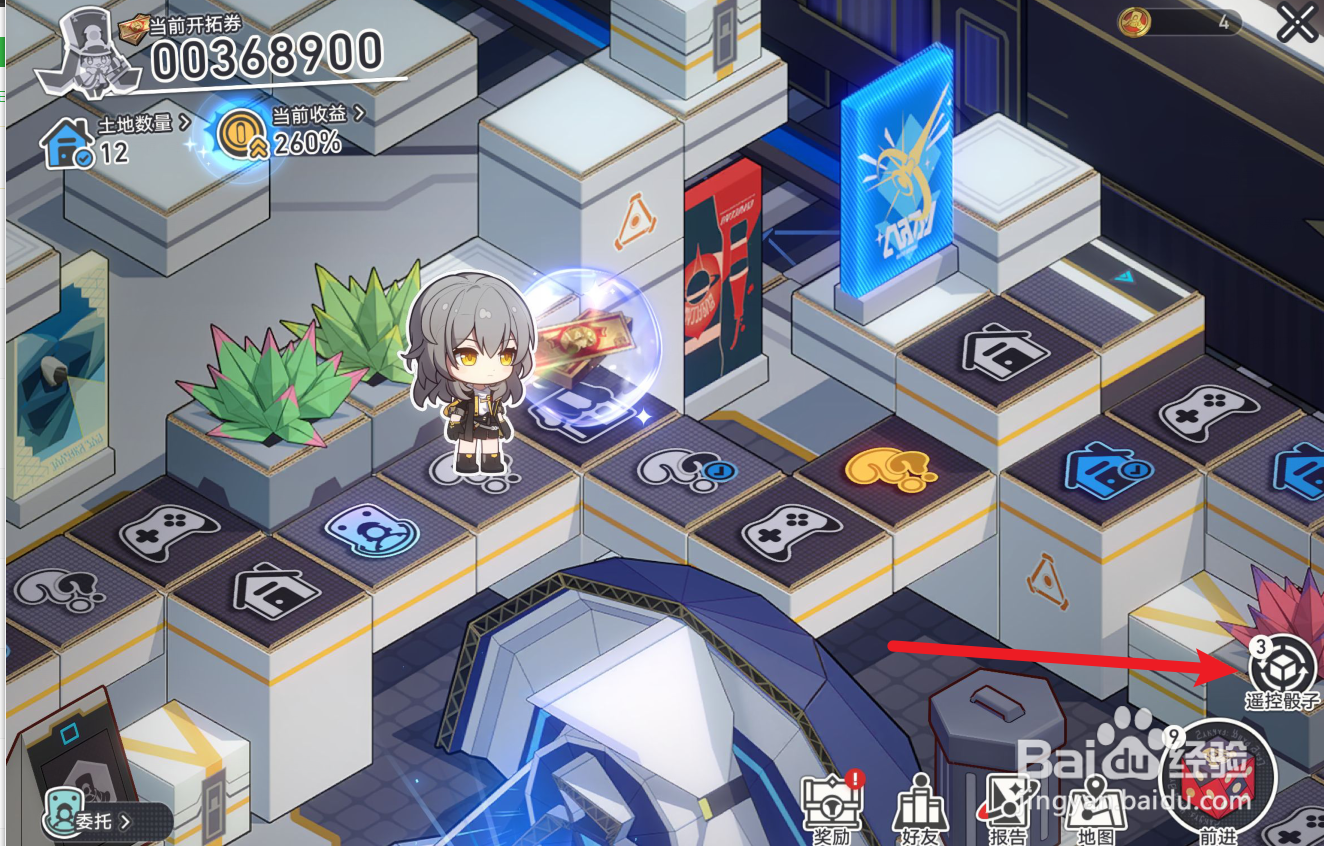The width and height of the screenshot is (1324, 846).
Task: Expand the 当前收益 income details
Action: click(x=310, y=115)
